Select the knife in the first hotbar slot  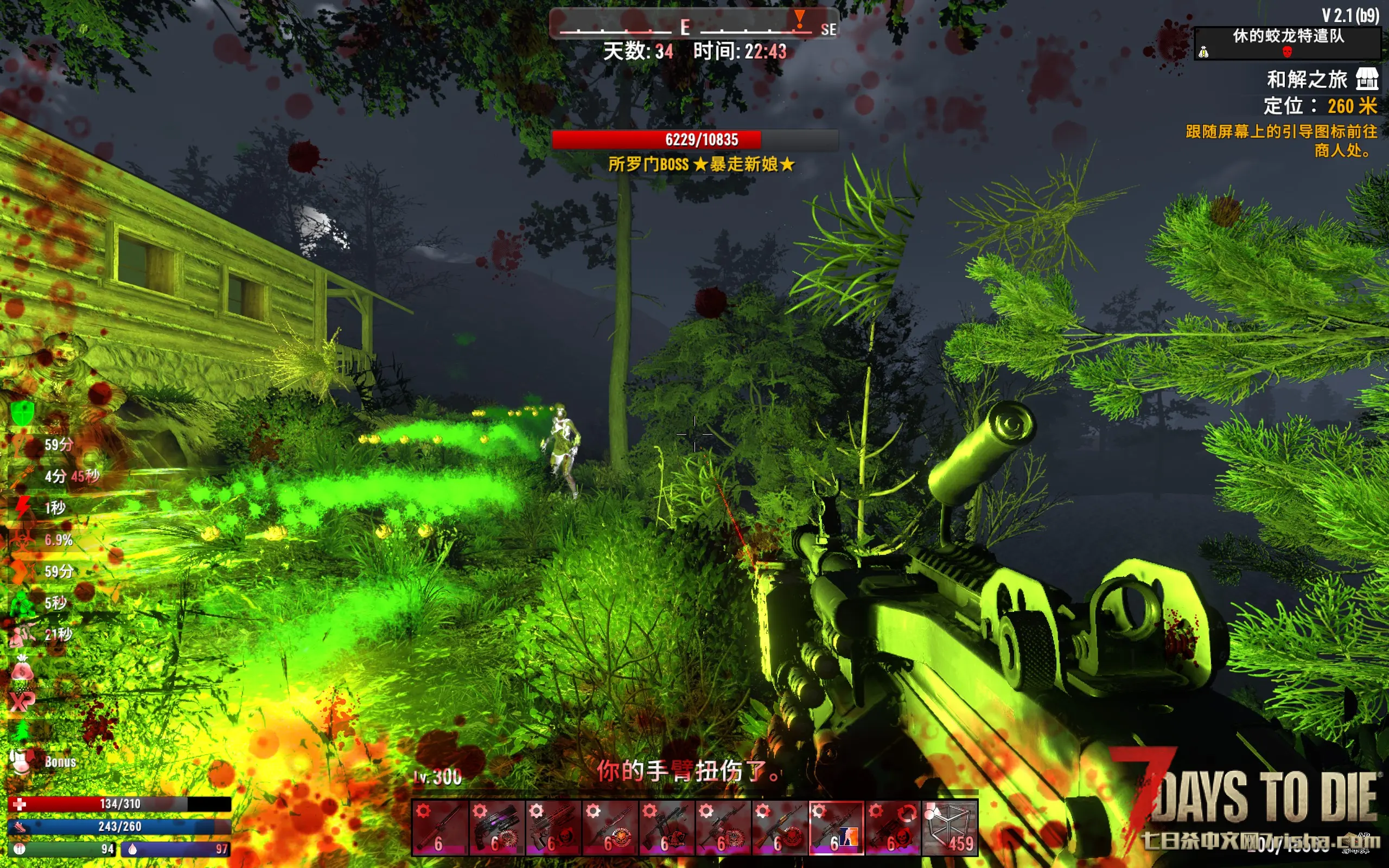tap(439, 828)
